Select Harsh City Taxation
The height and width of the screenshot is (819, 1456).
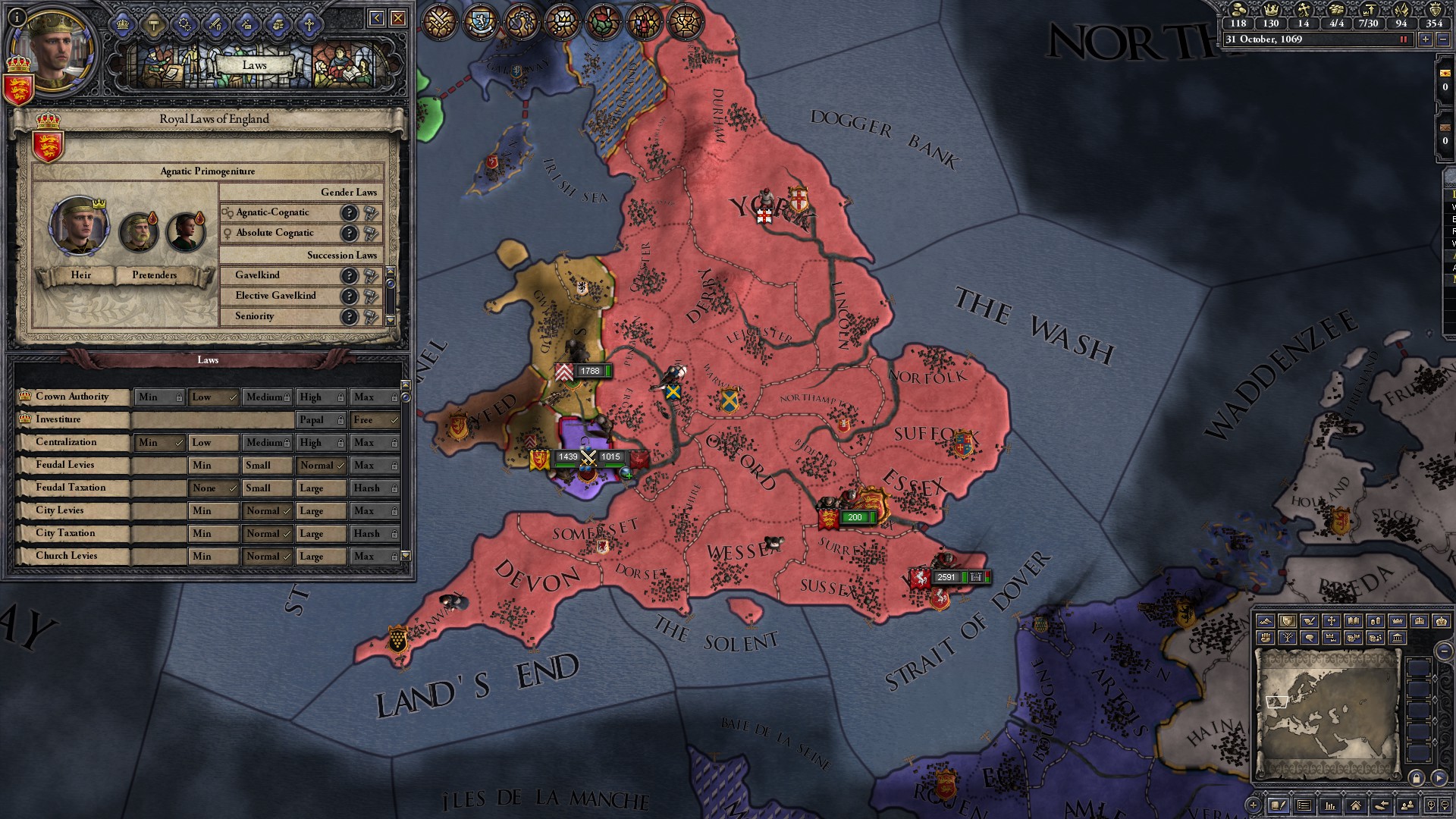[x=375, y=534]
